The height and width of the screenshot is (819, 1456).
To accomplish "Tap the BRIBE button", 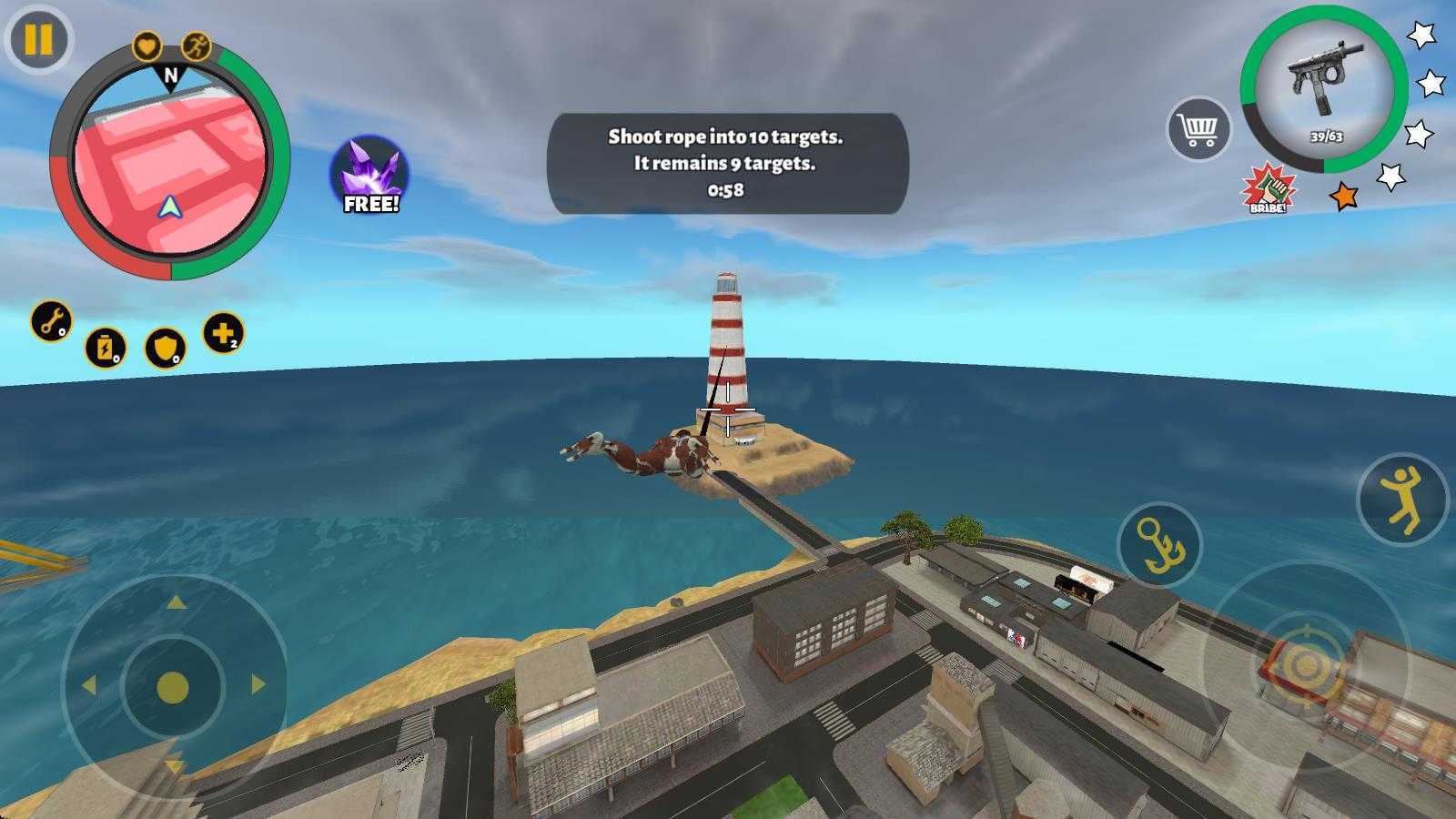I will 1268,188.
